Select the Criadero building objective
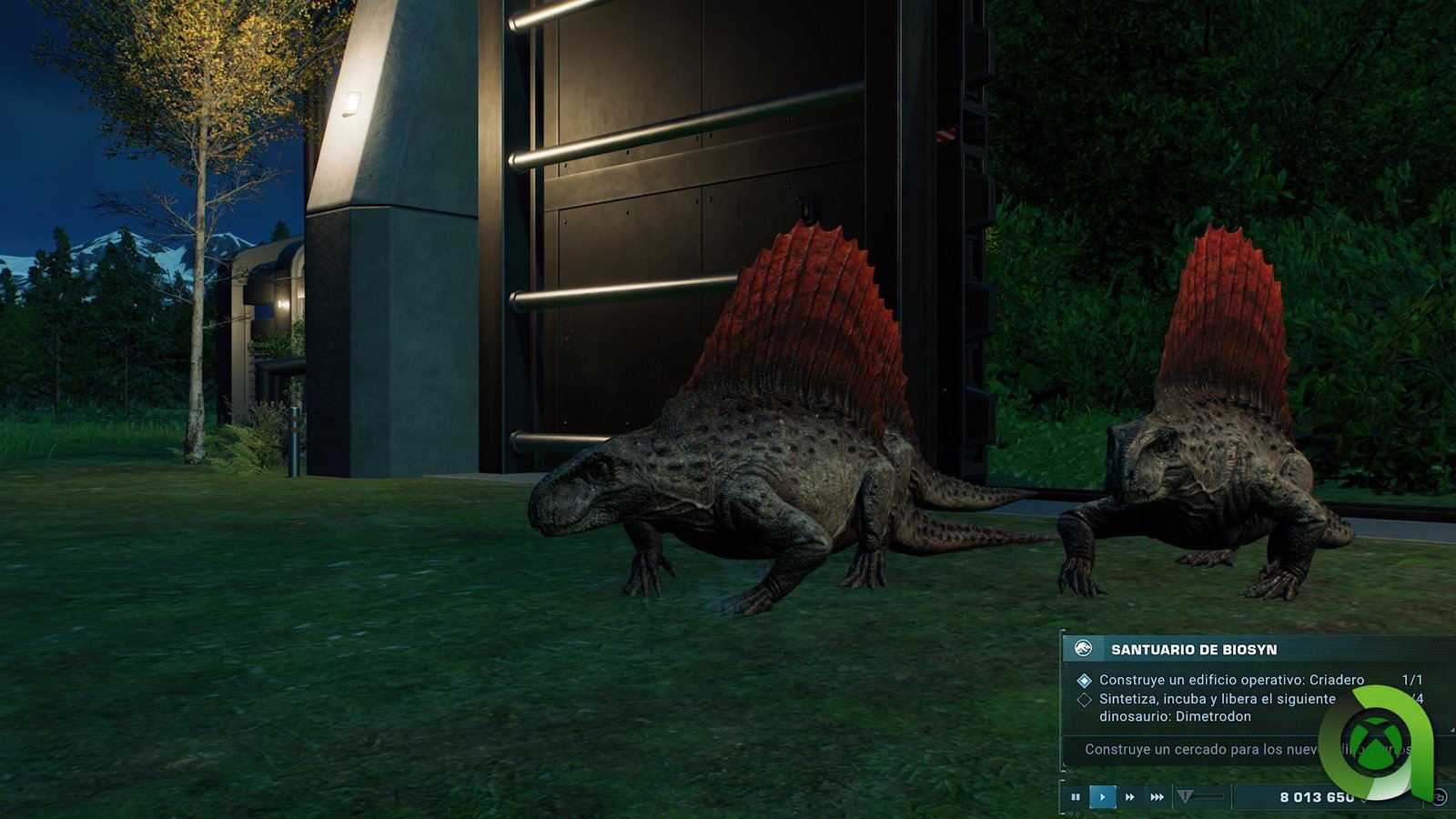The image size is (1456, 819). pyautogui.click(x=1230, y=680)
